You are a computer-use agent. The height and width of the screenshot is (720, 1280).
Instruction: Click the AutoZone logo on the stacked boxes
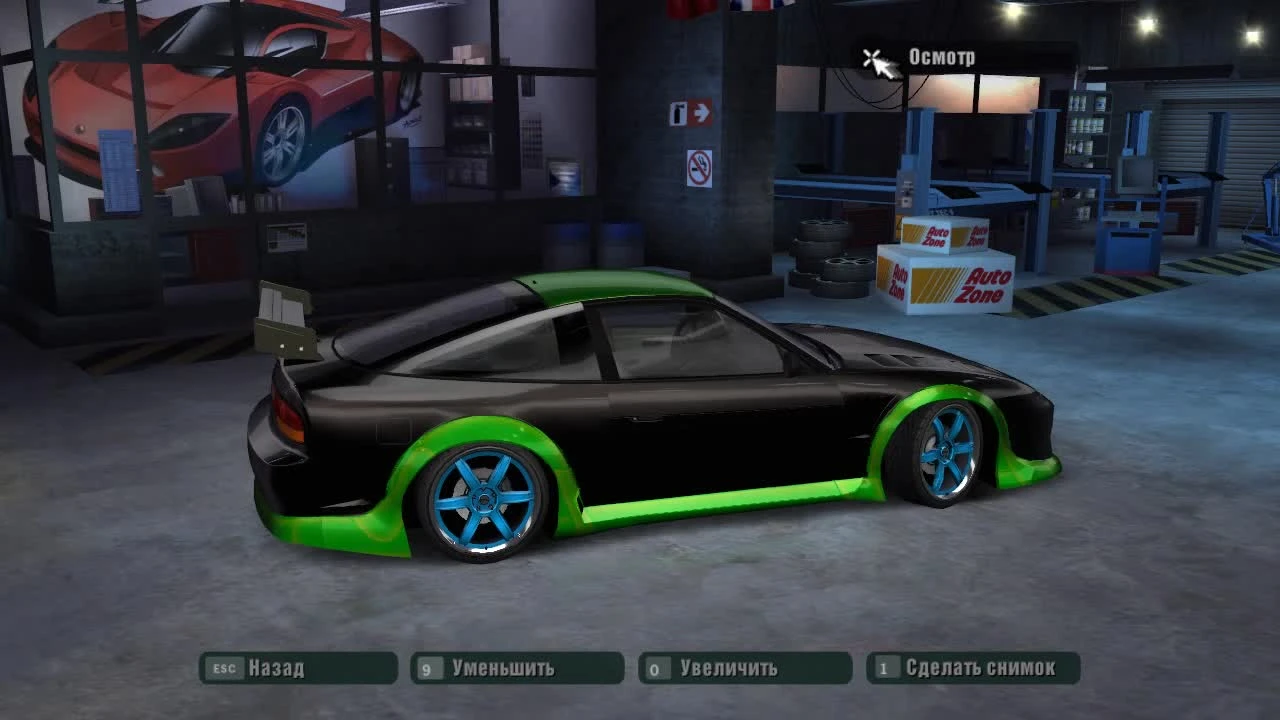coord(935,237)
